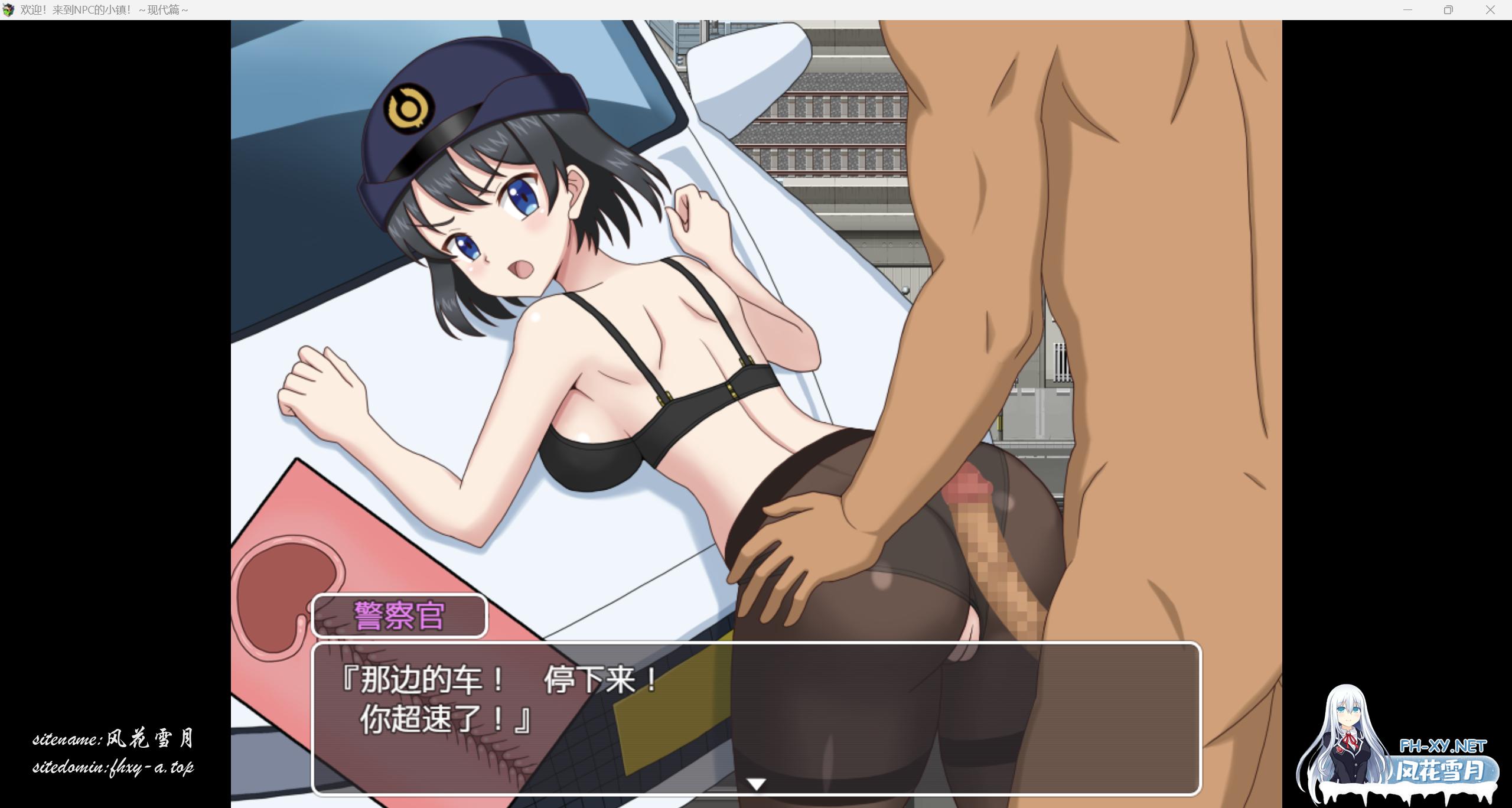Click the game icon in the title bar
This screenshot has height=808, width=1512.
[x=9, y=9]
